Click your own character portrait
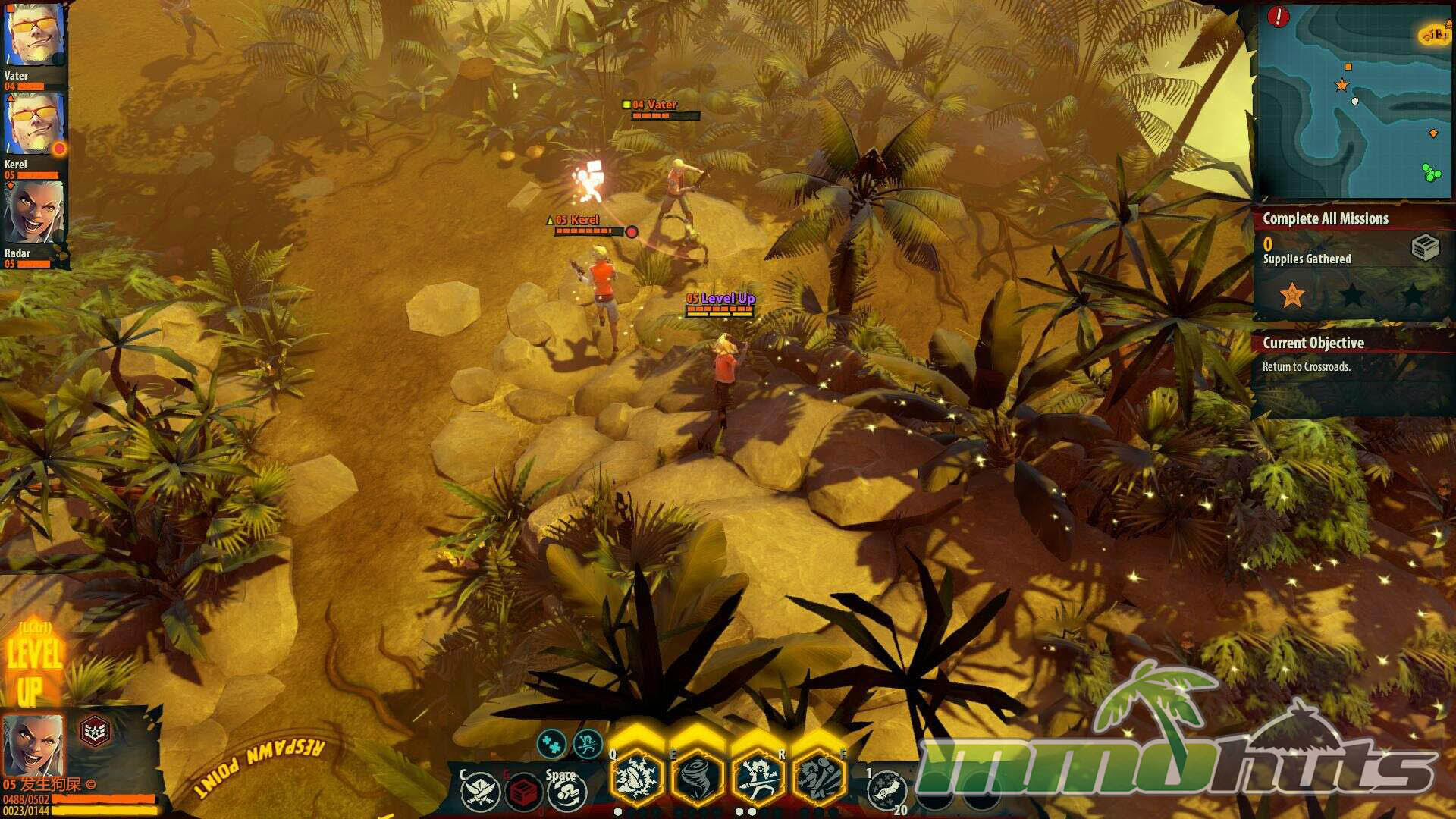The height and width of the screenshot is (819, 1456). click(x=33, y=744)
